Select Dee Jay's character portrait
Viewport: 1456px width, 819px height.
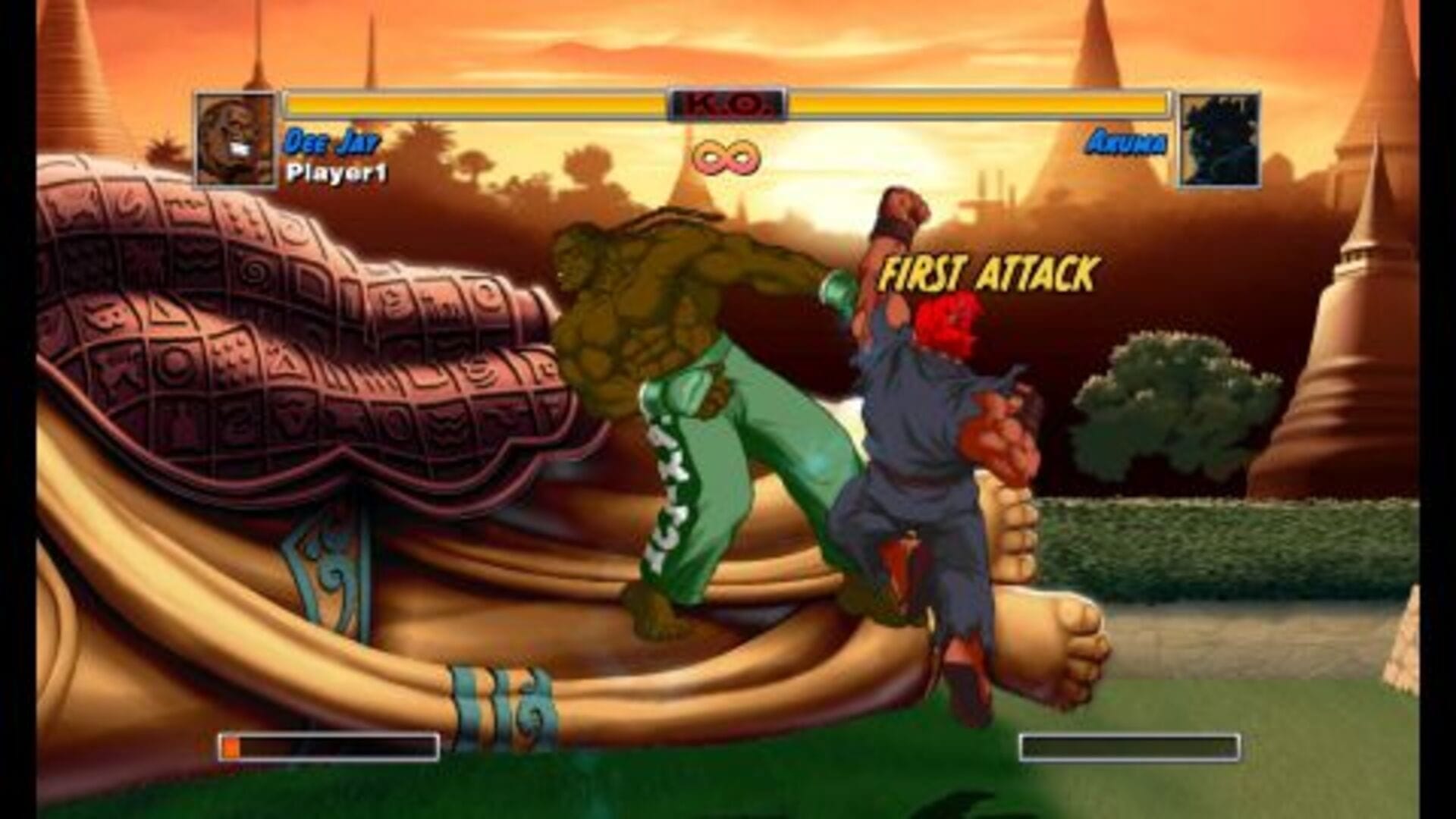[236, 140]
